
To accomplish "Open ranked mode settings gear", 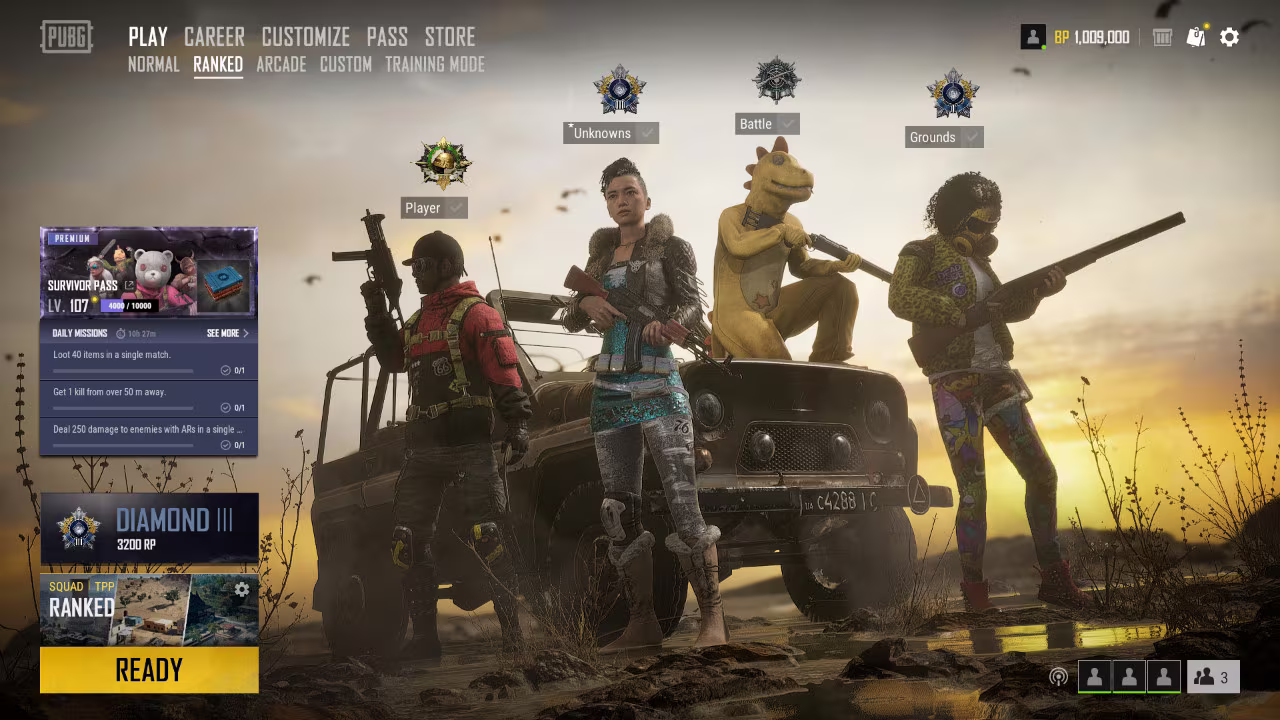I will [x=242, y=589].
